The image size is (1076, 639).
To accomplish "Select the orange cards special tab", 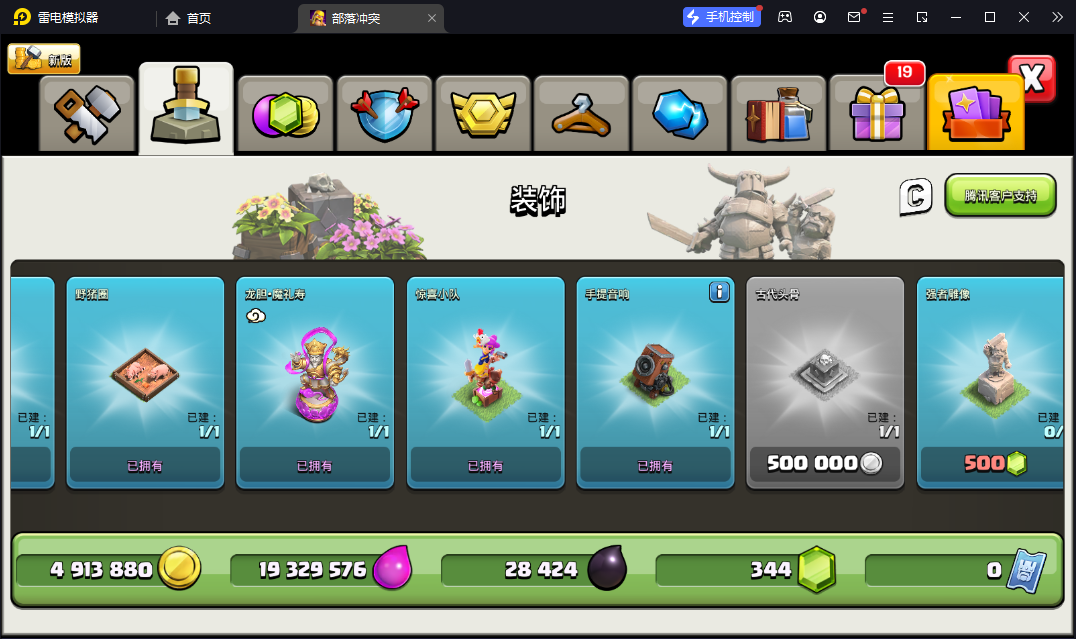I will 975,114.
